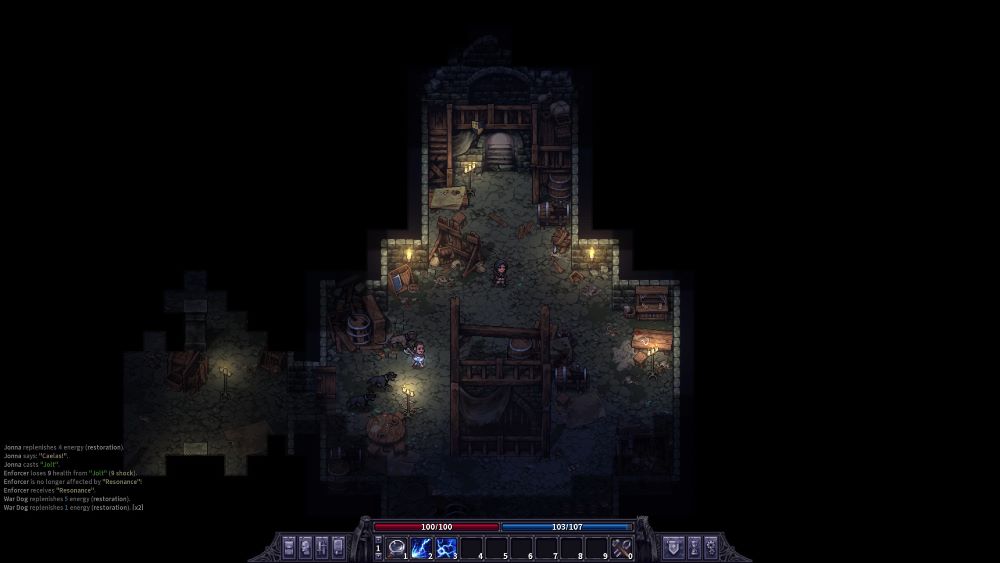Open the gear settings button
Viewport: 1000px width, 563px height.
coord(711,547)
